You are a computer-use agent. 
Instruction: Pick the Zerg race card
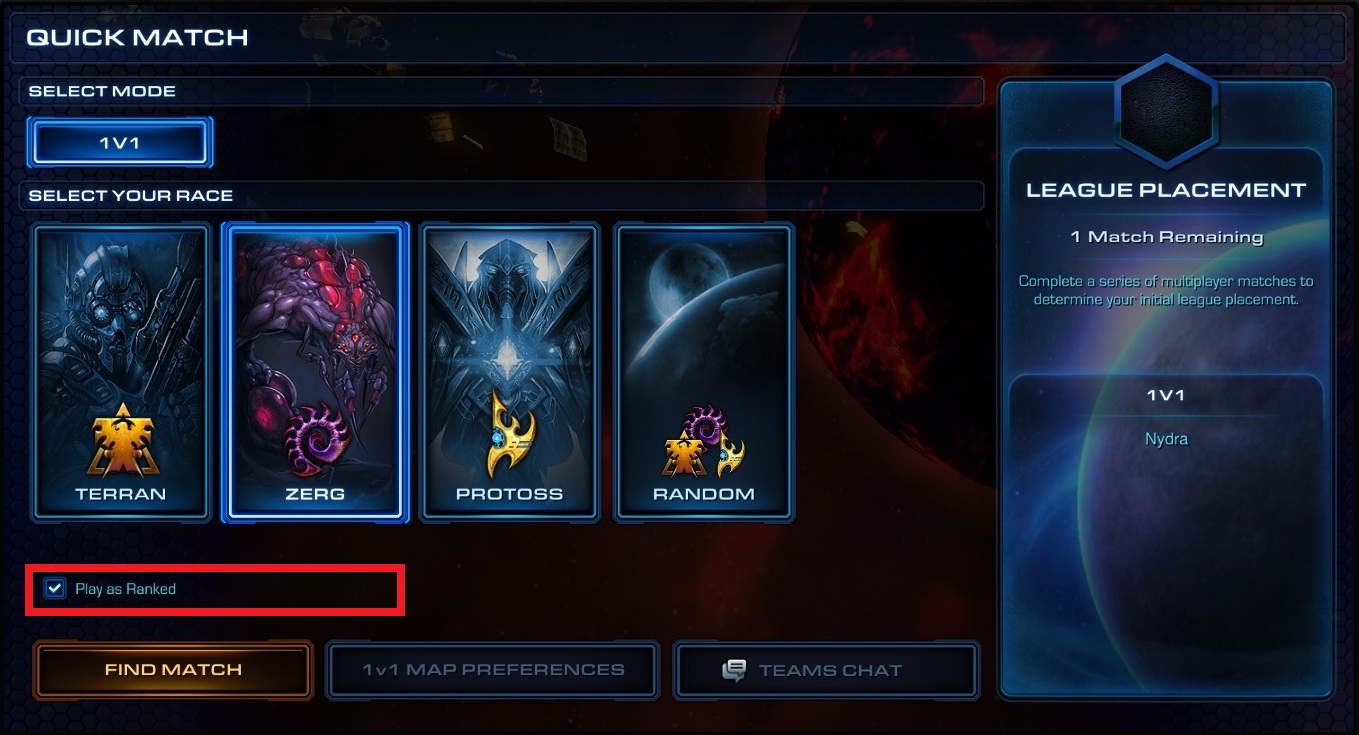(315, 372)
